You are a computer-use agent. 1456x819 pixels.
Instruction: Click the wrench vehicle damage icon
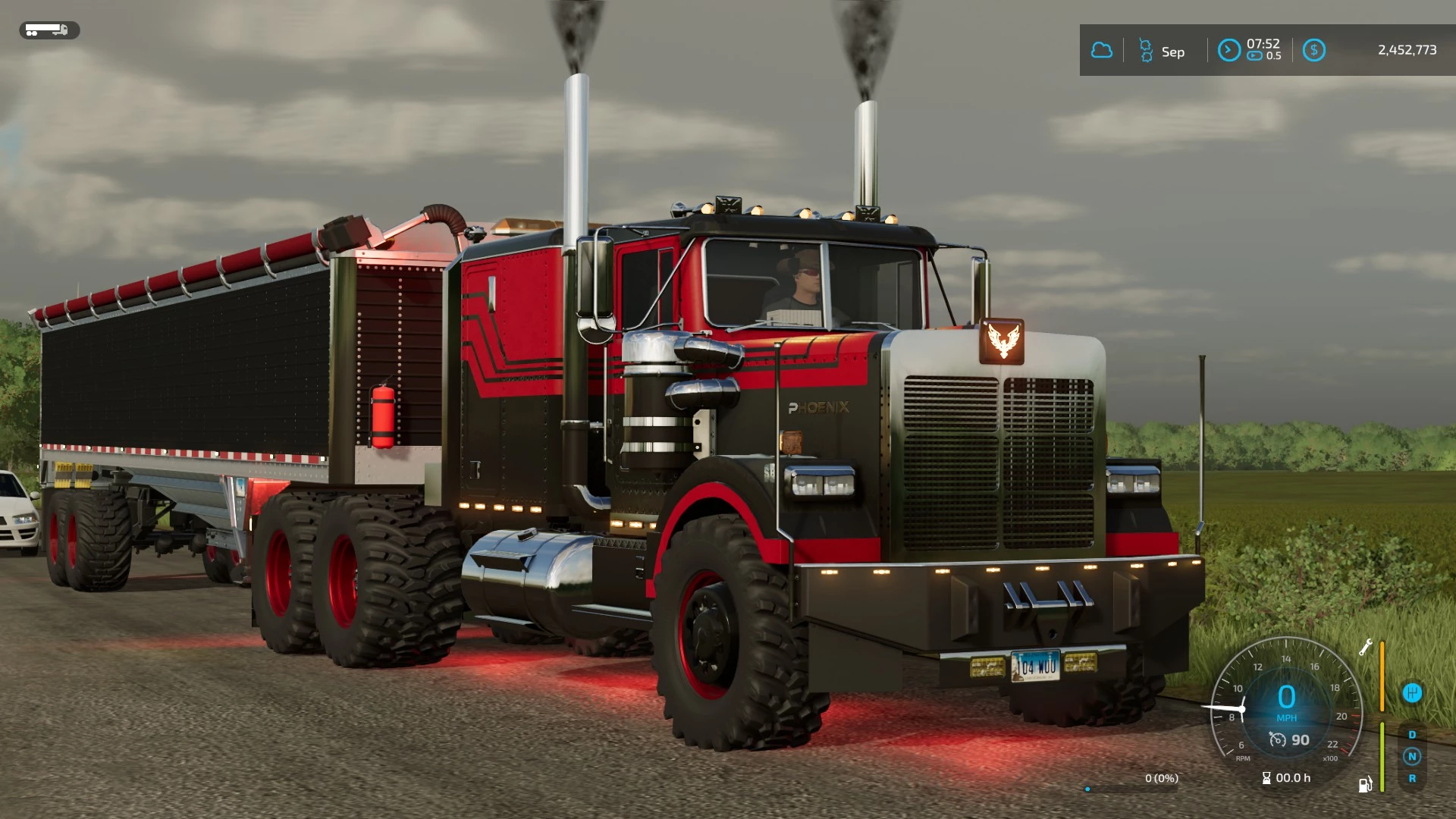point(1366,648)
